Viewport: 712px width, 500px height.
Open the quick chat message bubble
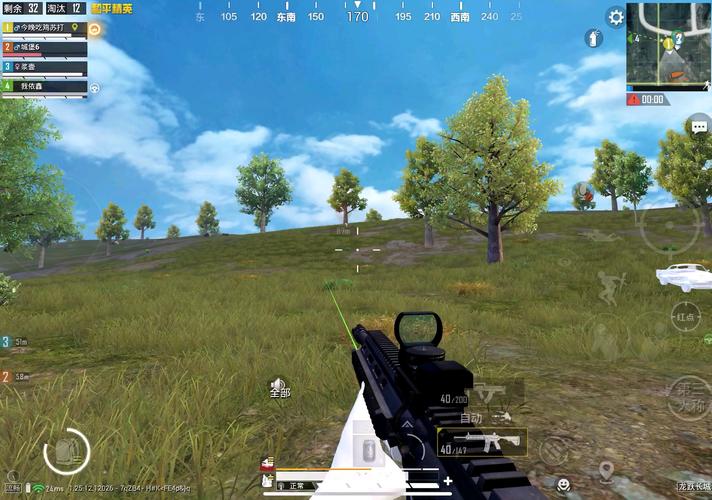pos(697,125)
